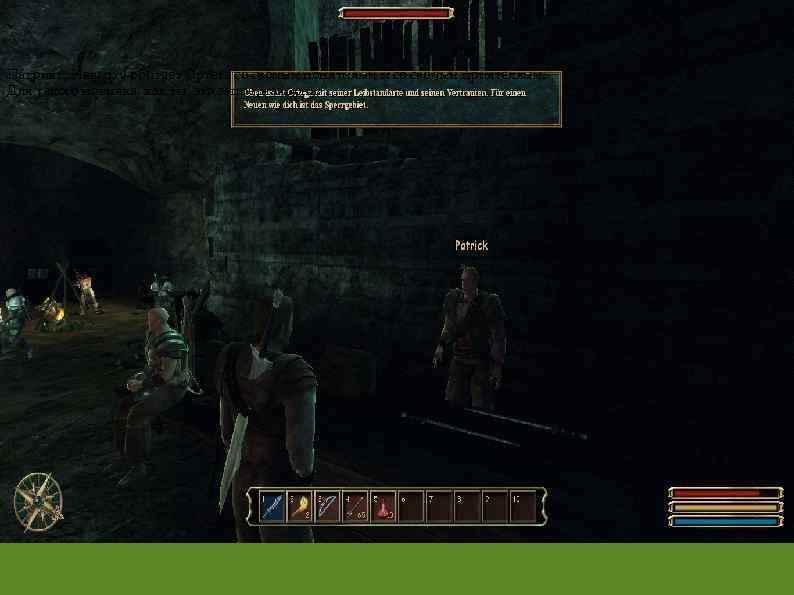Use the red health potion slot
Screen dimensions: 794x595
[383, 506]
